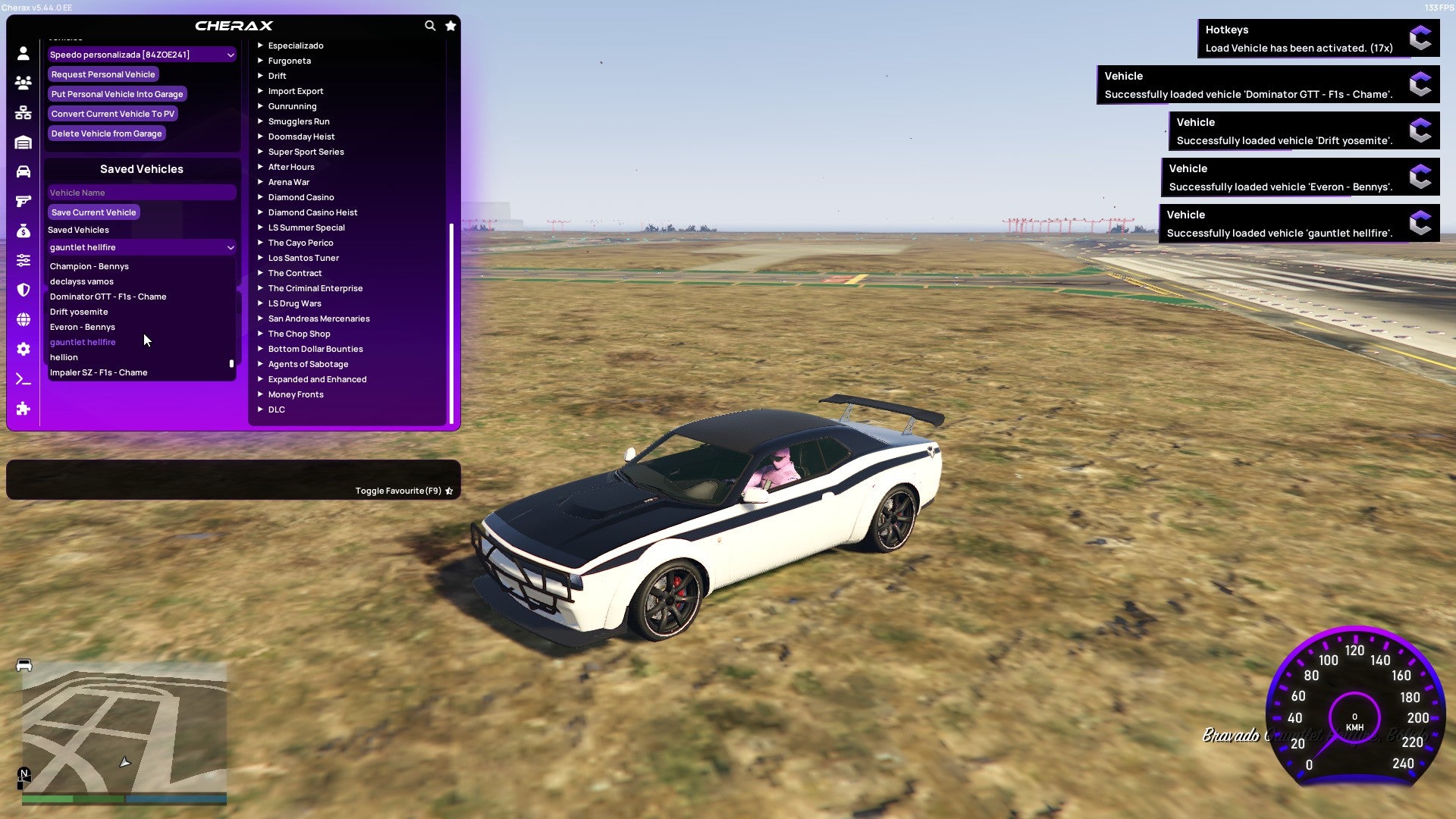Toggle Favourite with the star icon
1456x819 pixels.
[x=449, y=491]
